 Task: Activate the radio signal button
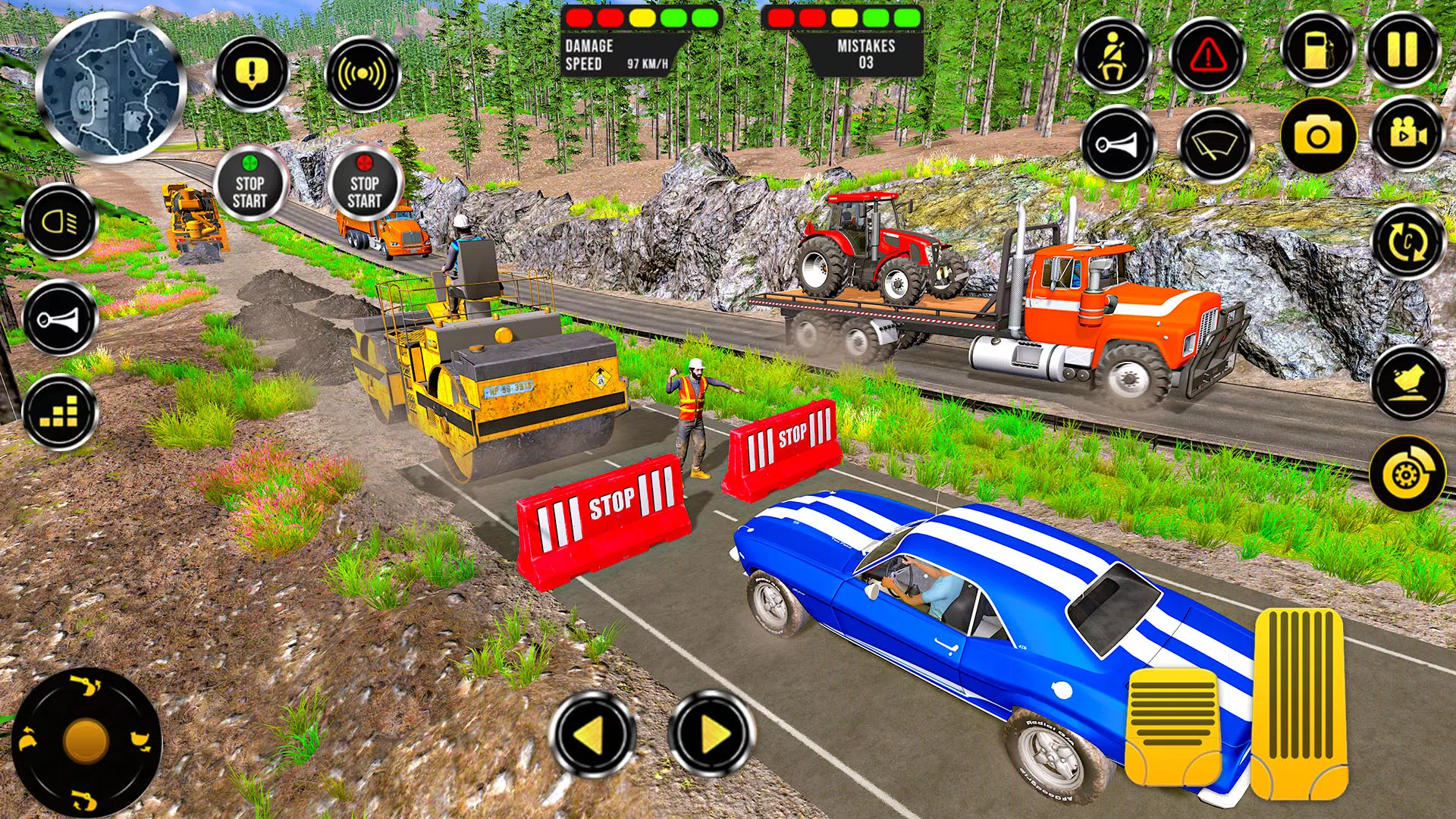pyautogui.click(x=362, y=74)
